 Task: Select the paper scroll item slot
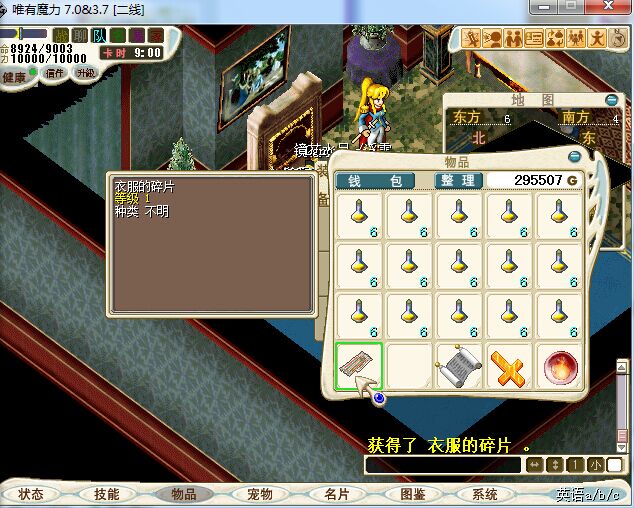pos(460,365)
